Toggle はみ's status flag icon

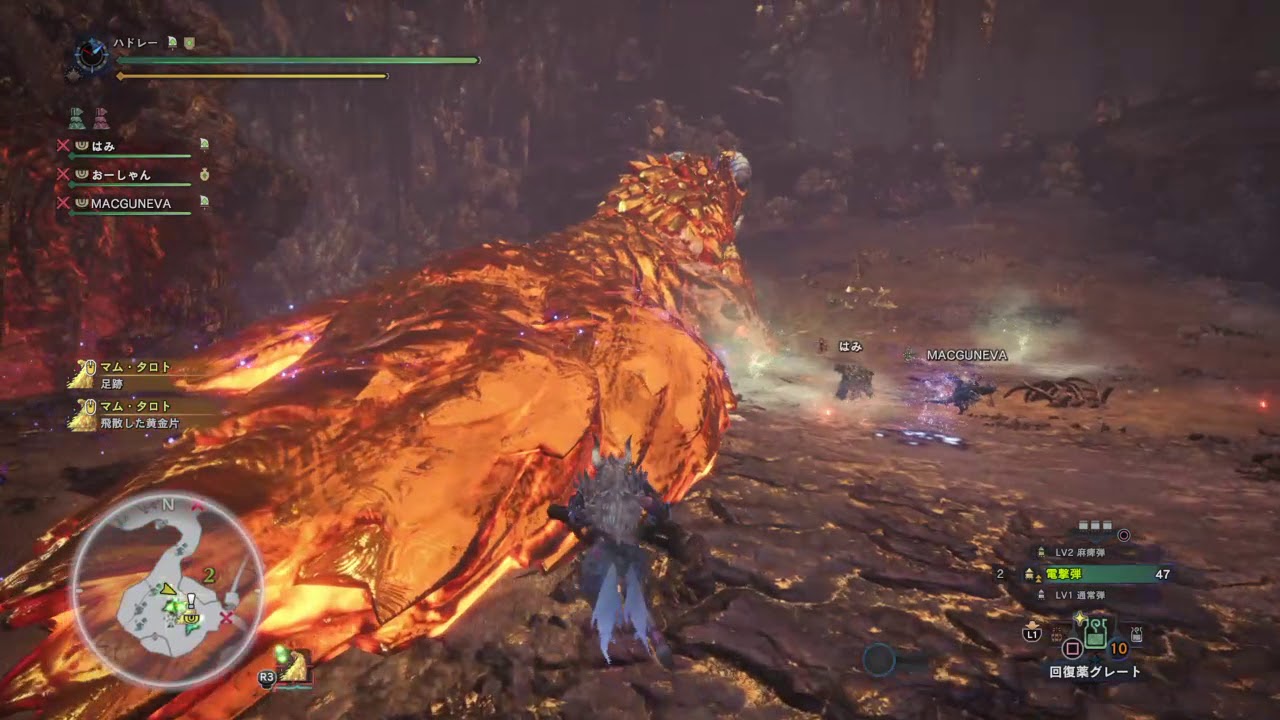[205, 145]
